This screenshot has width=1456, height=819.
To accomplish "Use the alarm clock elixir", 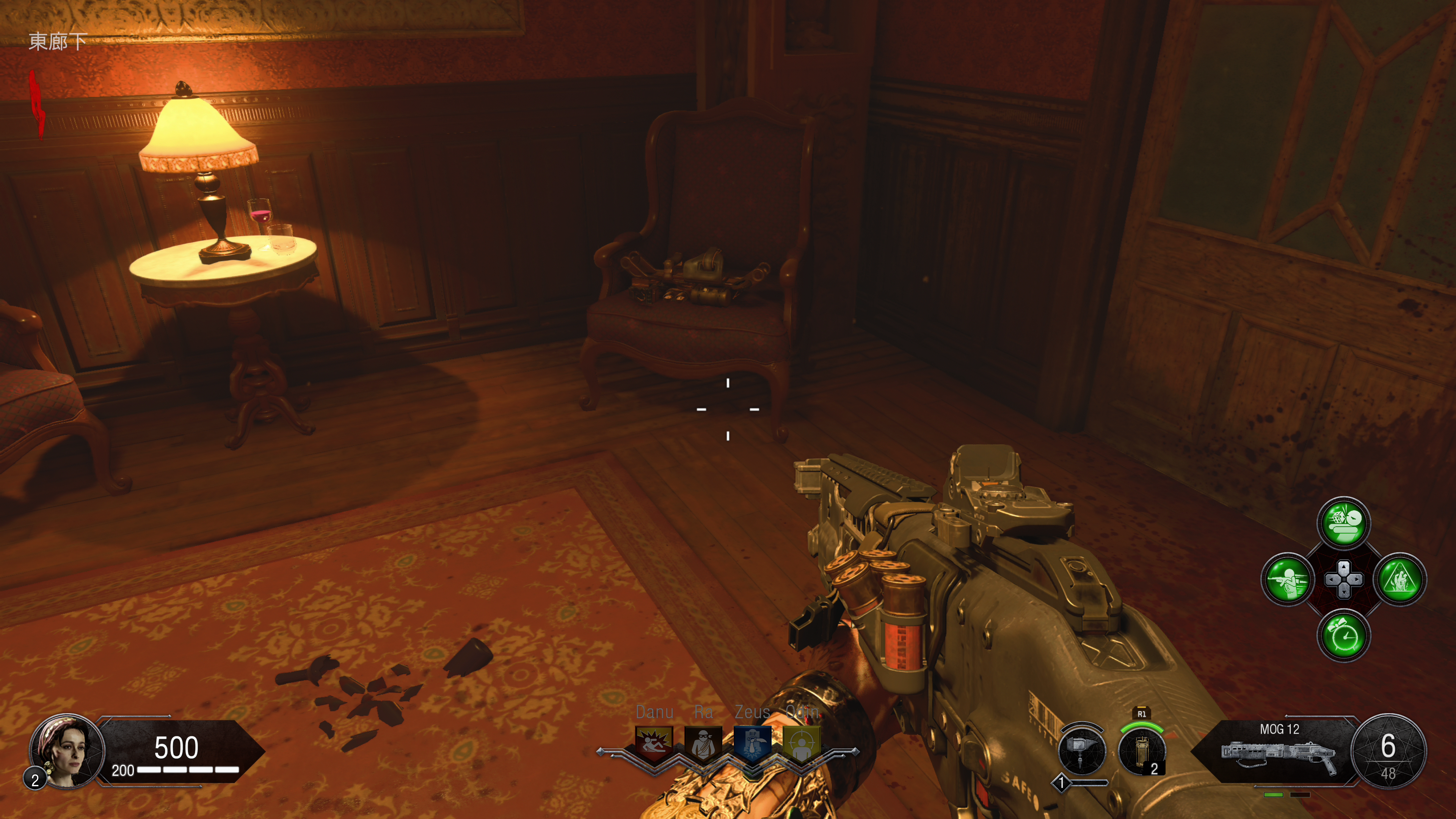I will click(x=1343, y=636).
